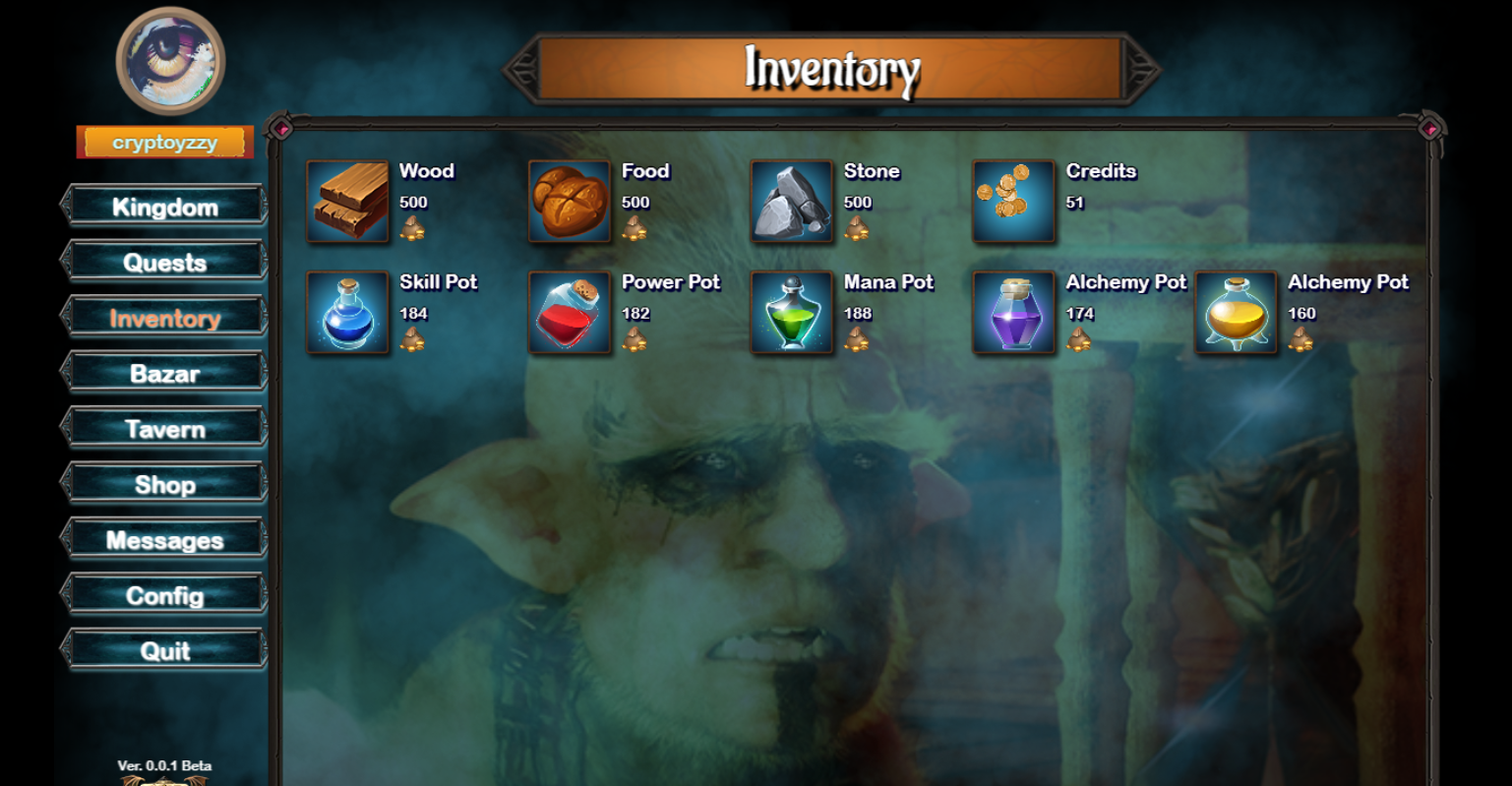The width and height of the screenshot is (1512, 786).
Task: Check your Messages
Action: 165,539
